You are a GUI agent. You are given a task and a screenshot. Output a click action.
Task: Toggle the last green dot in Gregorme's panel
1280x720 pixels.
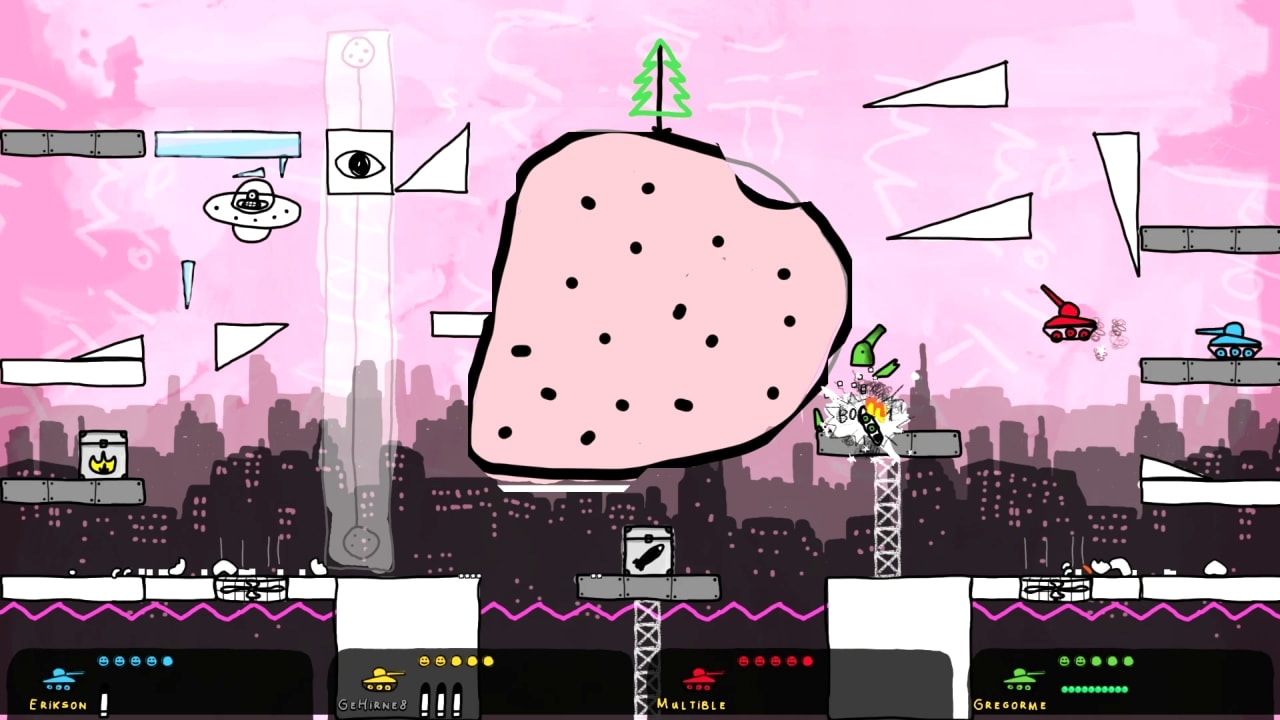pyautogui.click(x=1124, y=690)
